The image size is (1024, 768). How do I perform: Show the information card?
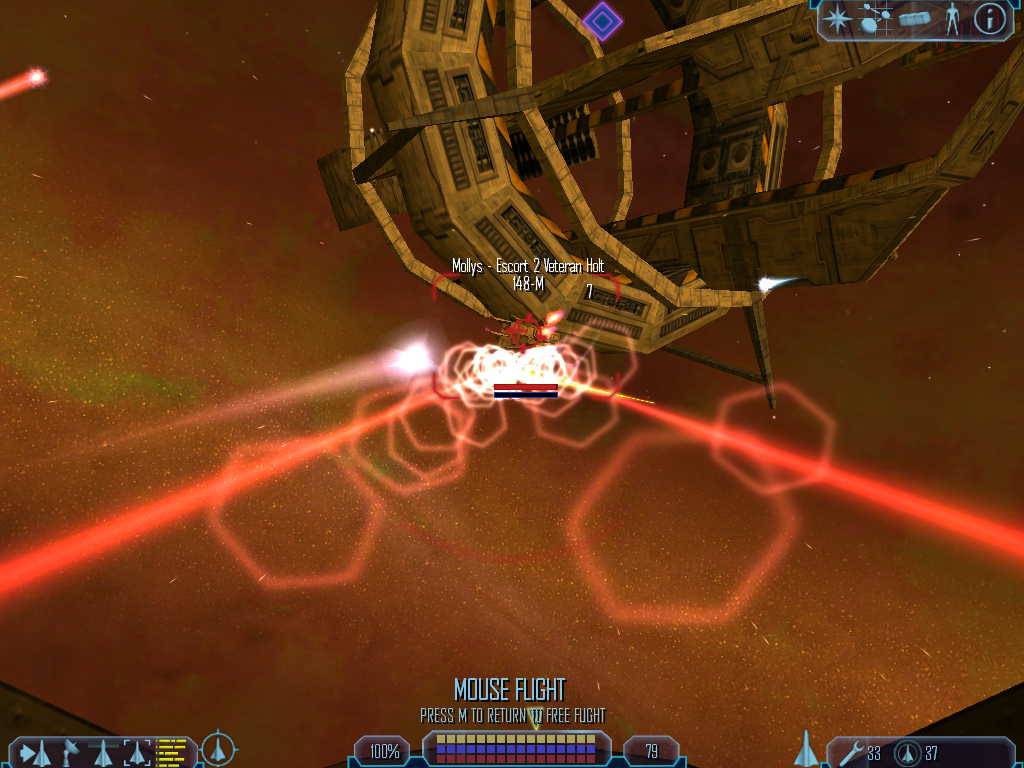(989, 18)
